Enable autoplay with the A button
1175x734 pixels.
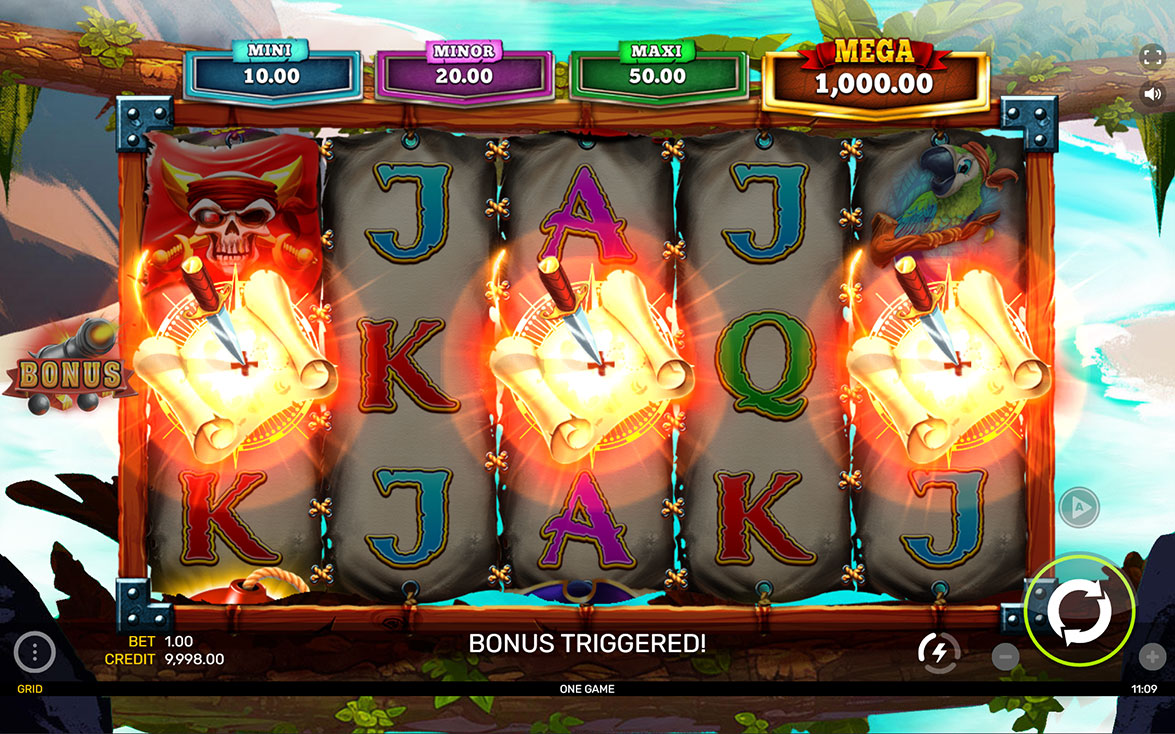pyautogui.click(x=1078, y=507)
